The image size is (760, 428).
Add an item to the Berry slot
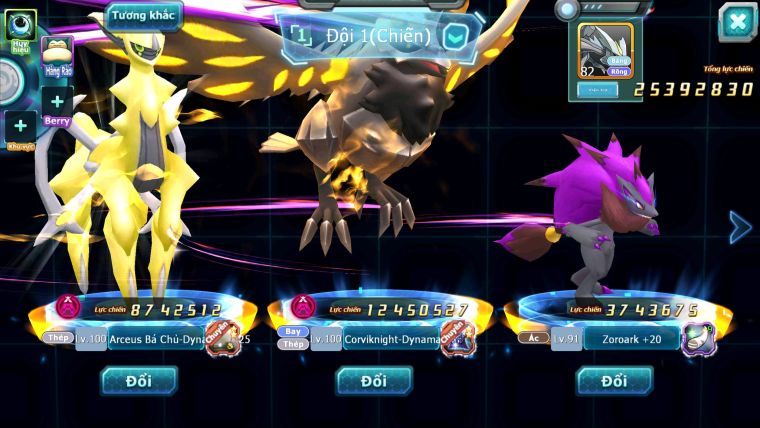pyautogui.click(x=57, y=102)
